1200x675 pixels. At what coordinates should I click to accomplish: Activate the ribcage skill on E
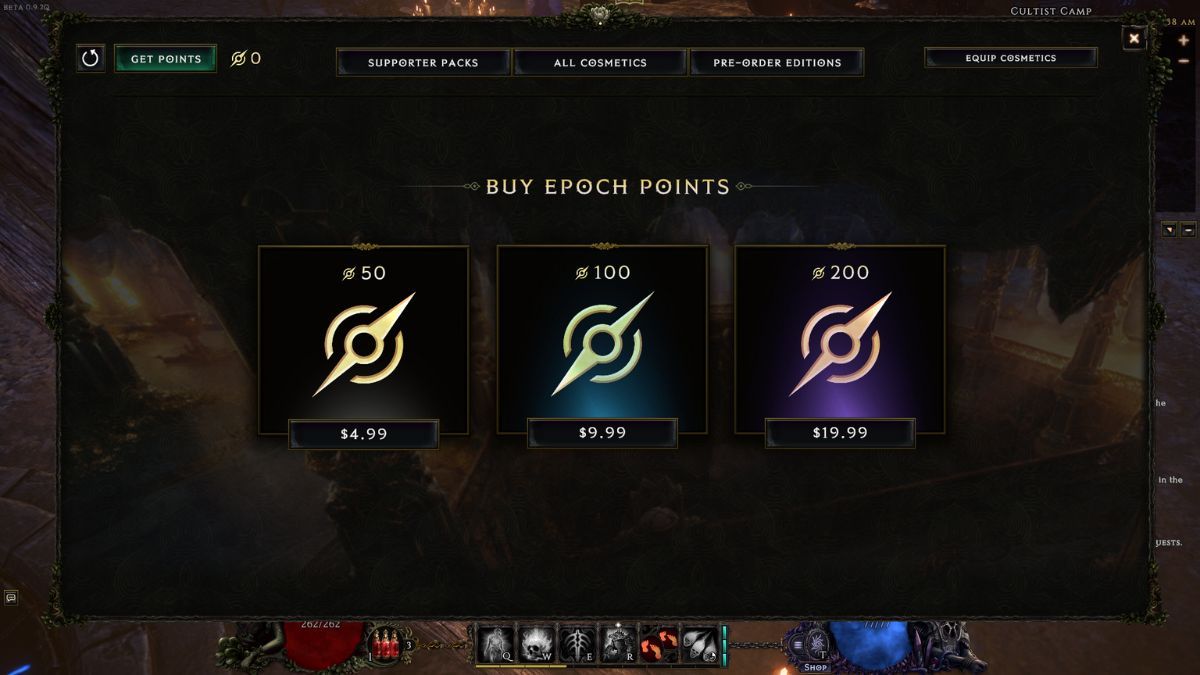[577, 644]
